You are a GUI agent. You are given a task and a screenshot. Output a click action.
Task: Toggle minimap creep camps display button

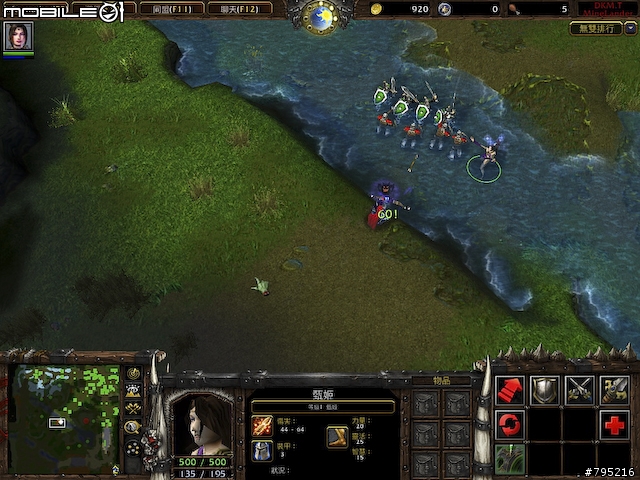coord(133,427)
